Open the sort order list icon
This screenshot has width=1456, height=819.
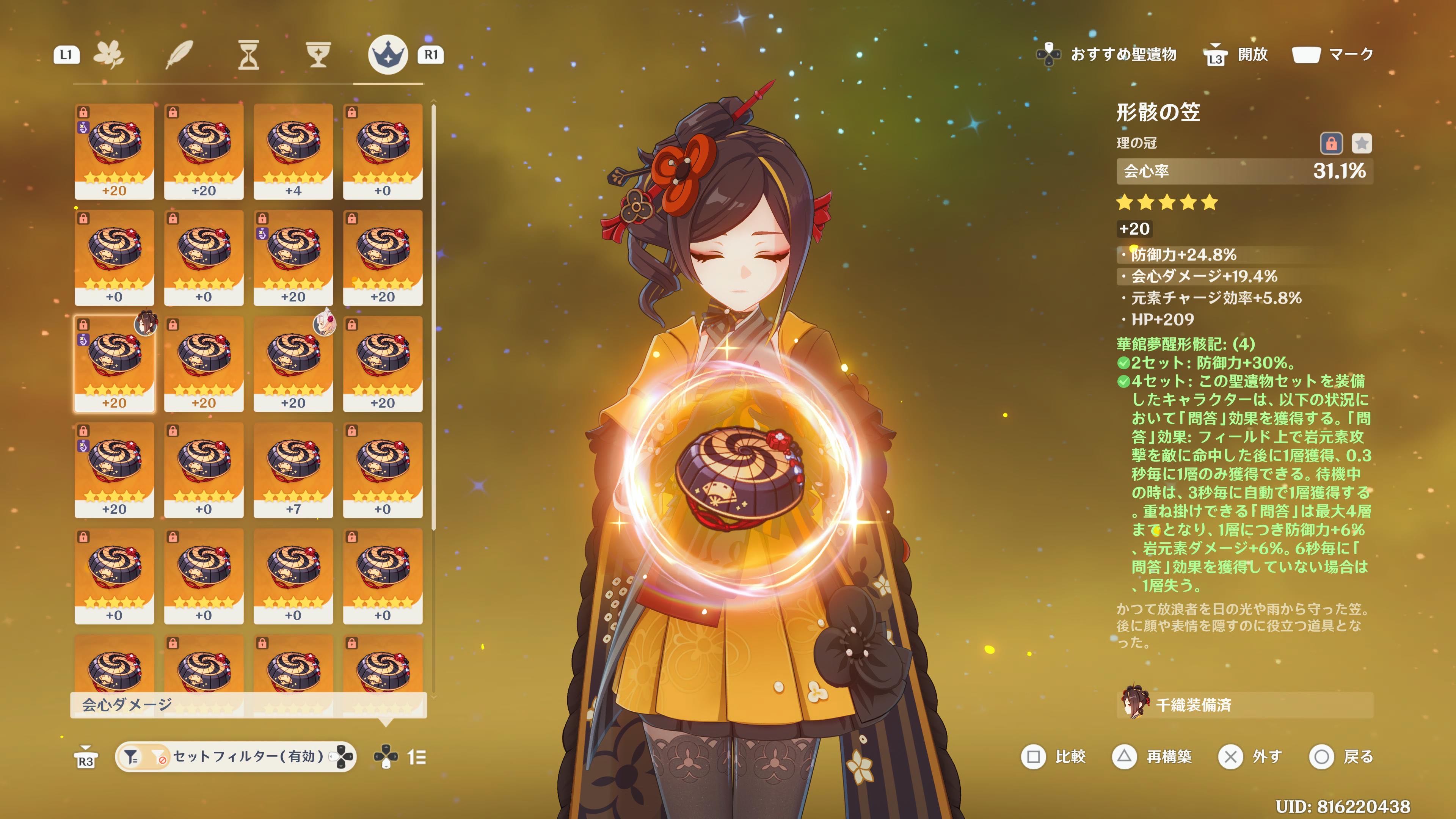417,757
